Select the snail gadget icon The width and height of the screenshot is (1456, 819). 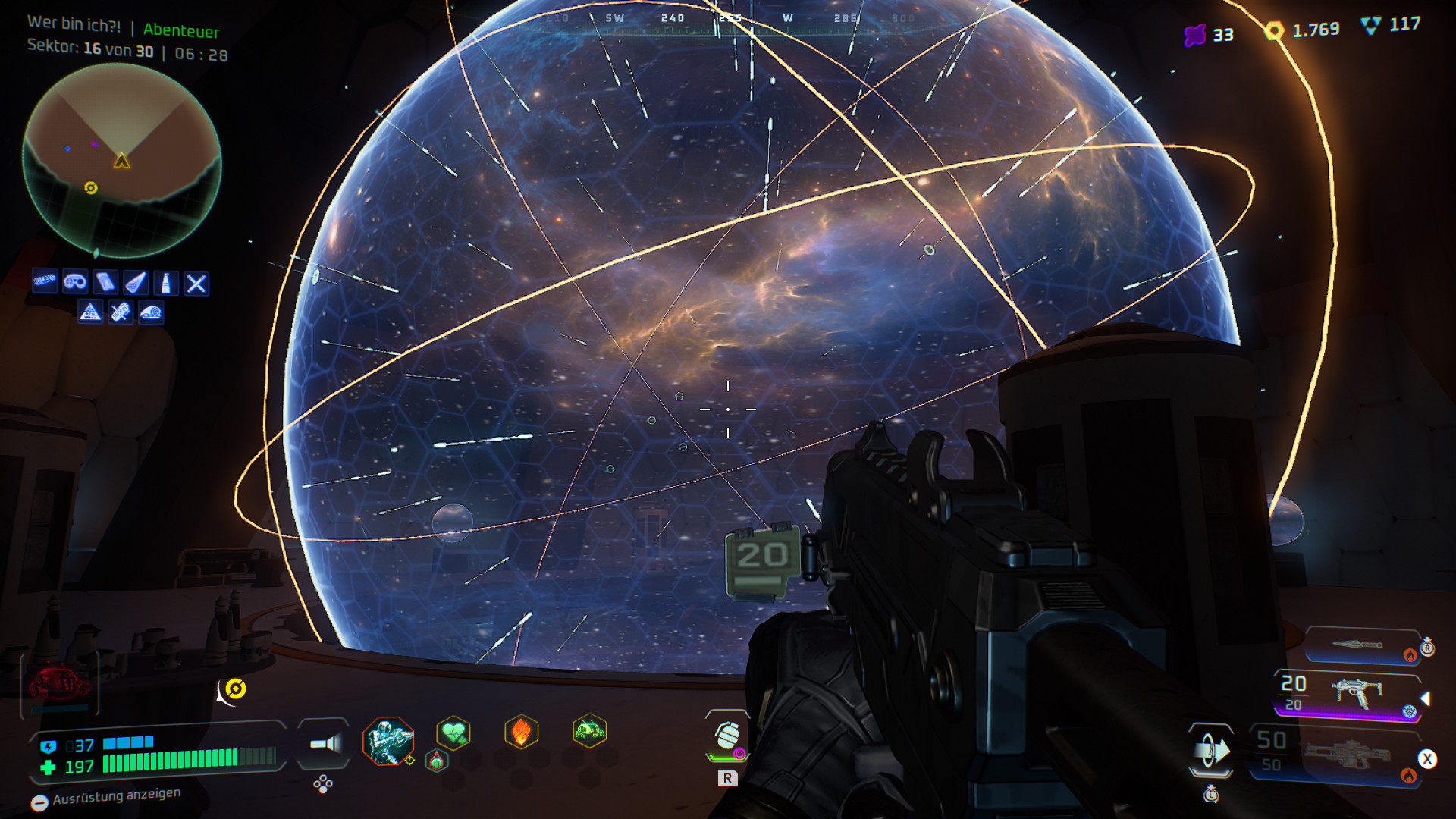point(151,312)
